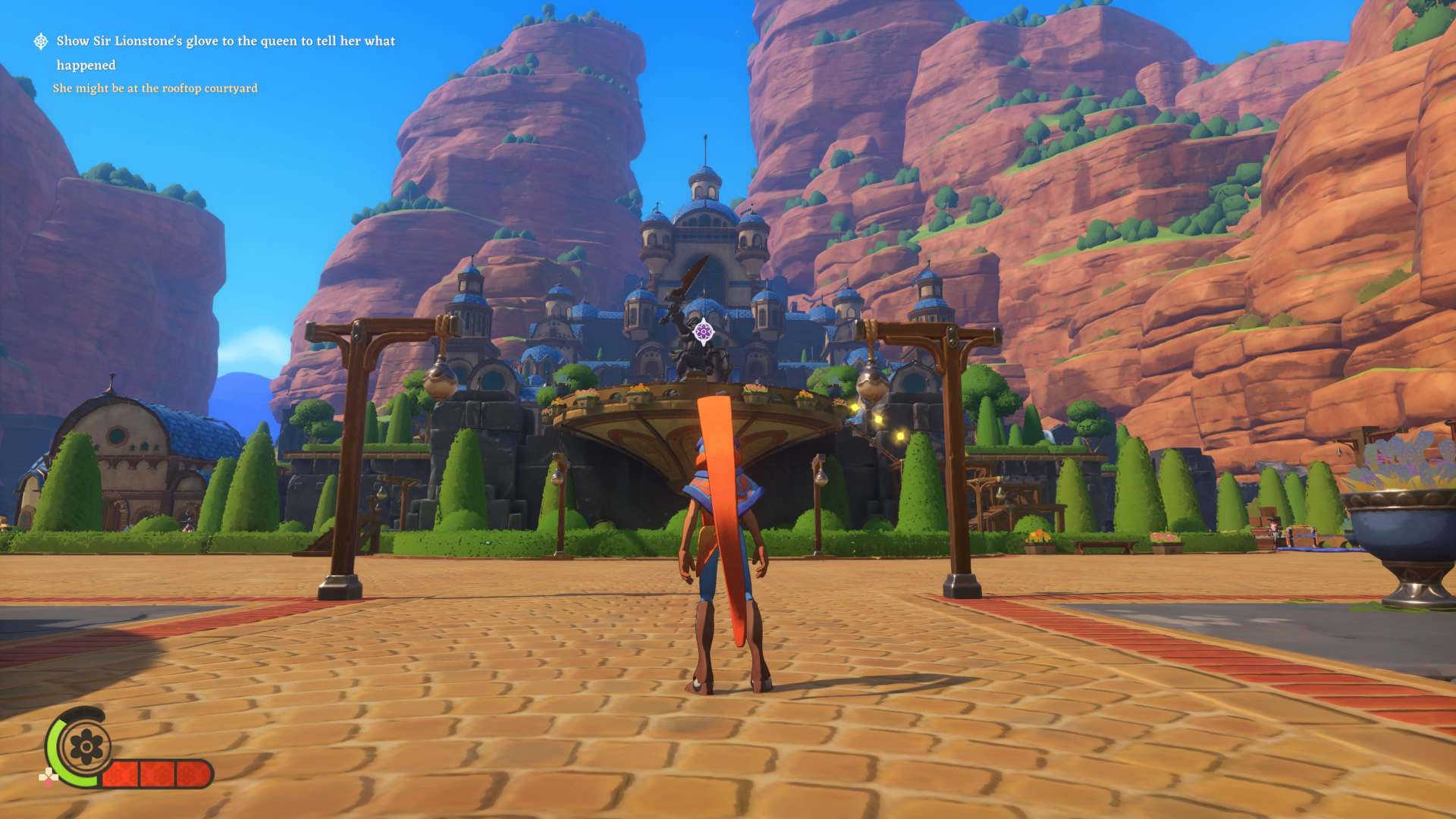Expand the quest 'Show Sir Lionstone's glove' entry
The width and height of the screenshot is (1456, 819).
pos(224,42)
